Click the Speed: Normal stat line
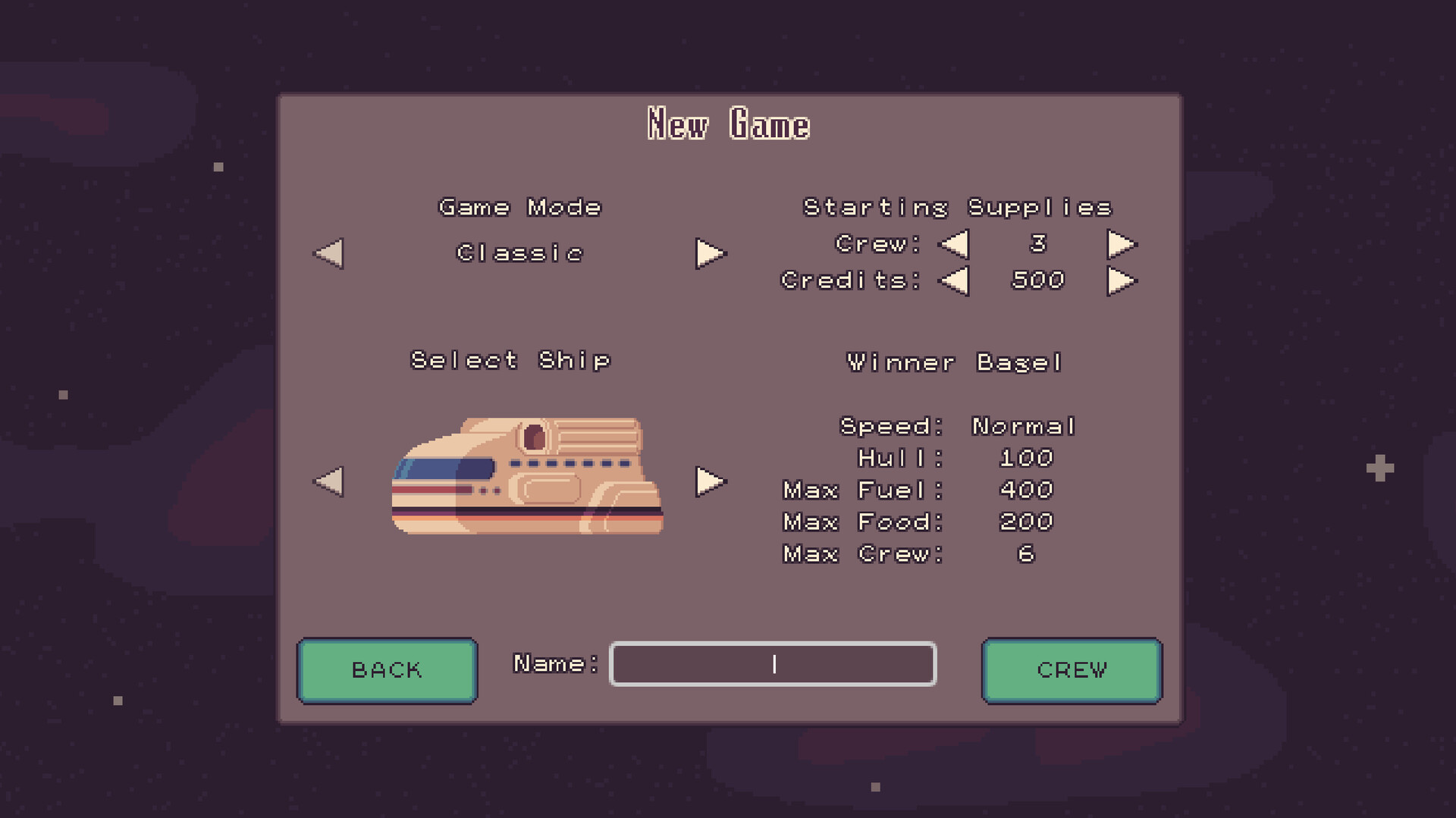This screenshot has width=1456, height=818. [959, 425]
